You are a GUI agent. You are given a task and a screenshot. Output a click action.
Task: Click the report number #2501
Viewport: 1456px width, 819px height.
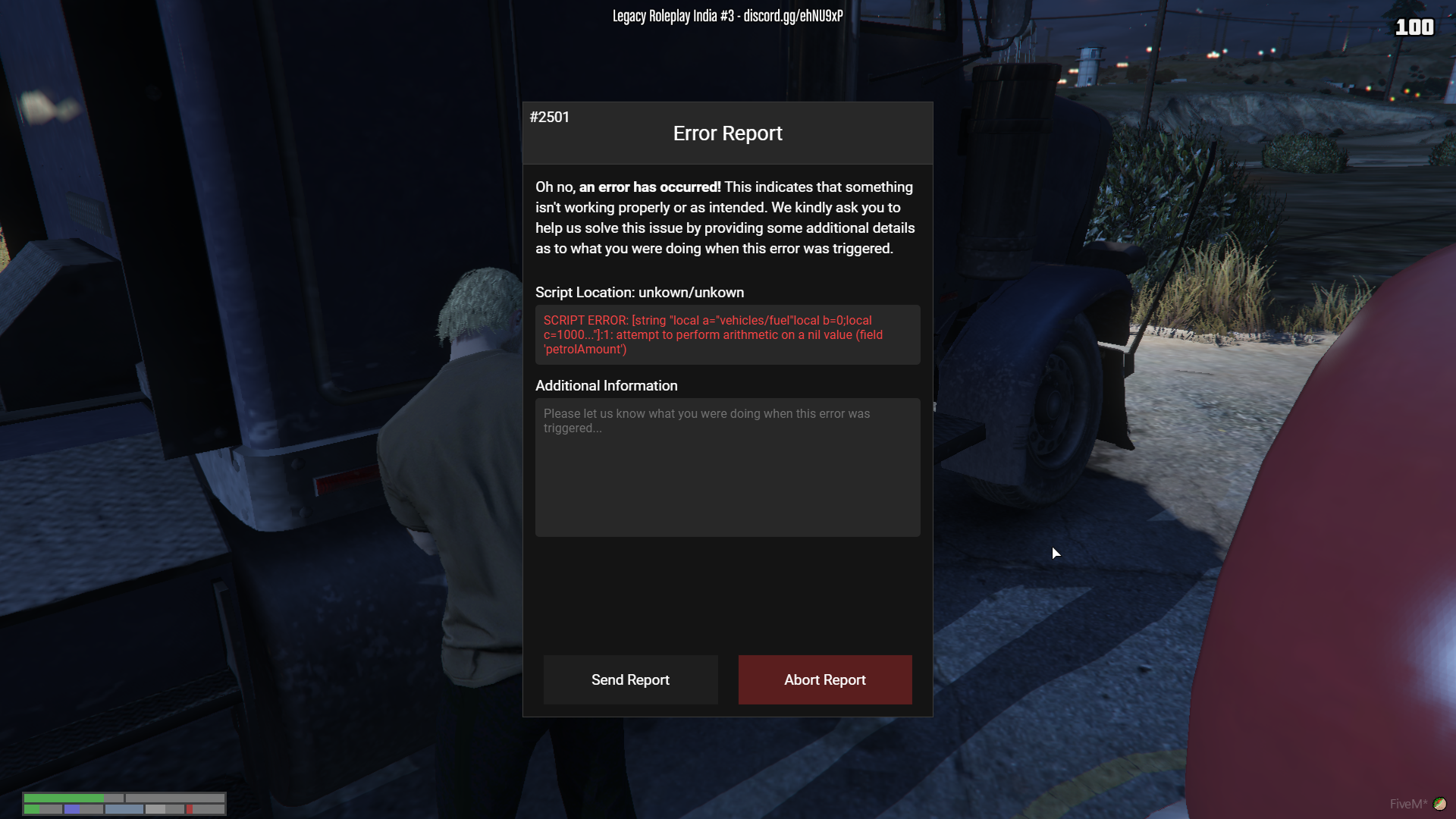pos(550,117)
